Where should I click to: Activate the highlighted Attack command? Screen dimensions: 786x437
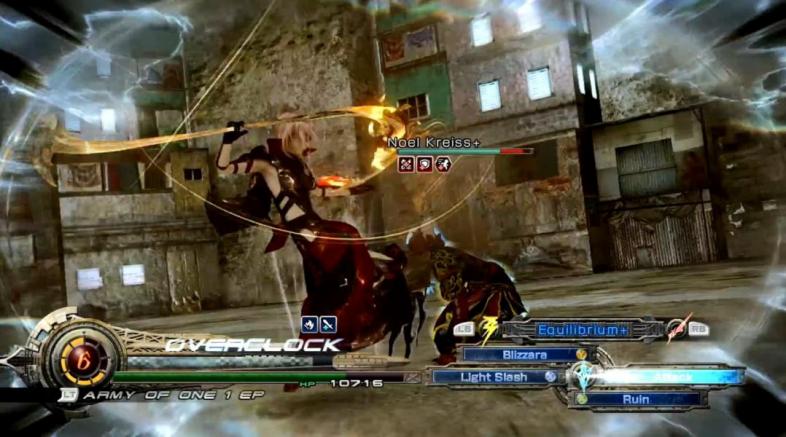click(x=665, y=376)
